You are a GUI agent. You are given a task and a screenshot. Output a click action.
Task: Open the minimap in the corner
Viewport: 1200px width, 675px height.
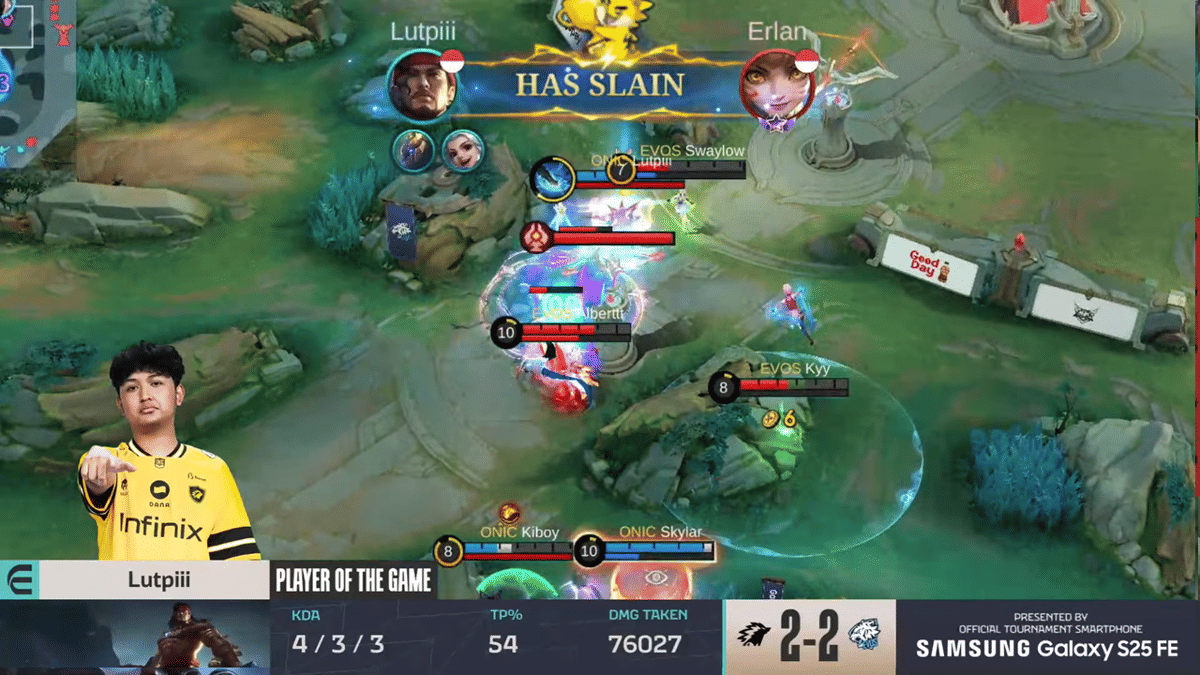pos(32,80)
